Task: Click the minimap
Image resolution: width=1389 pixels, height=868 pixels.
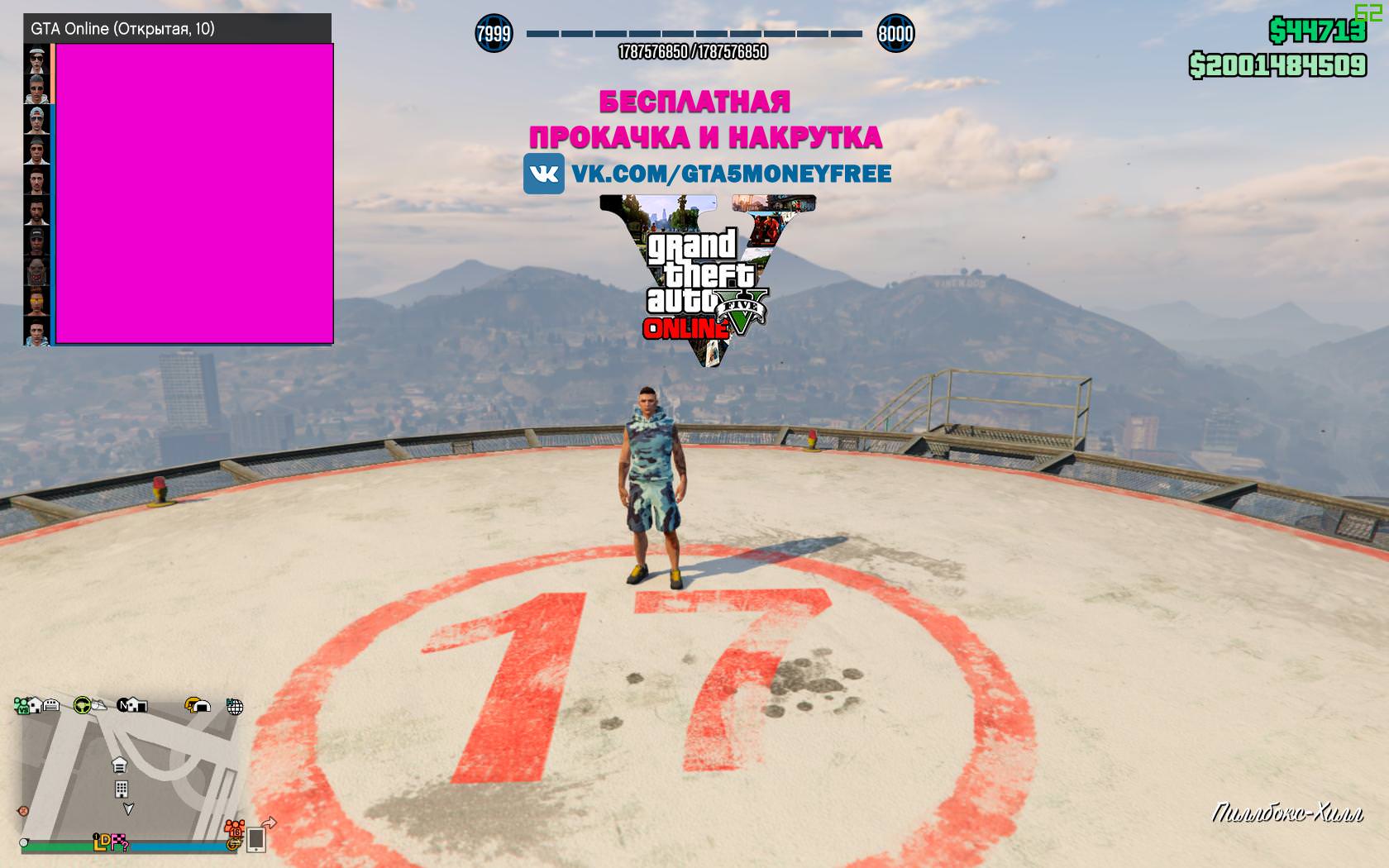Action: tap(128, 777)
